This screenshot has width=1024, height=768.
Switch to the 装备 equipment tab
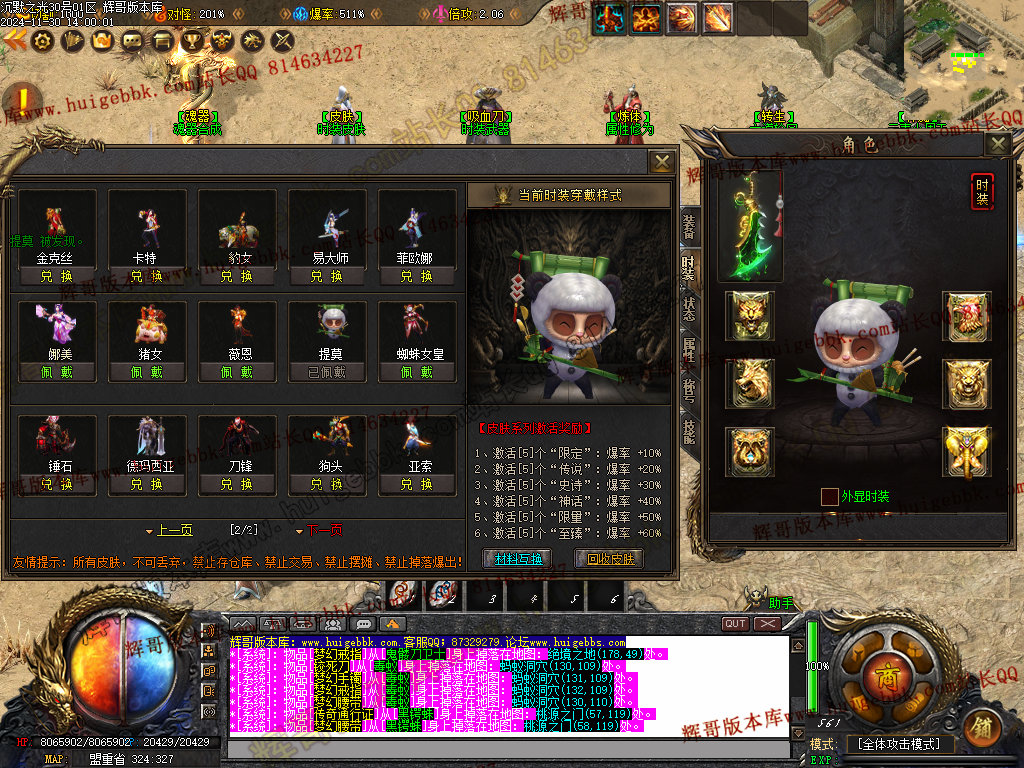[x=688, y=229]
